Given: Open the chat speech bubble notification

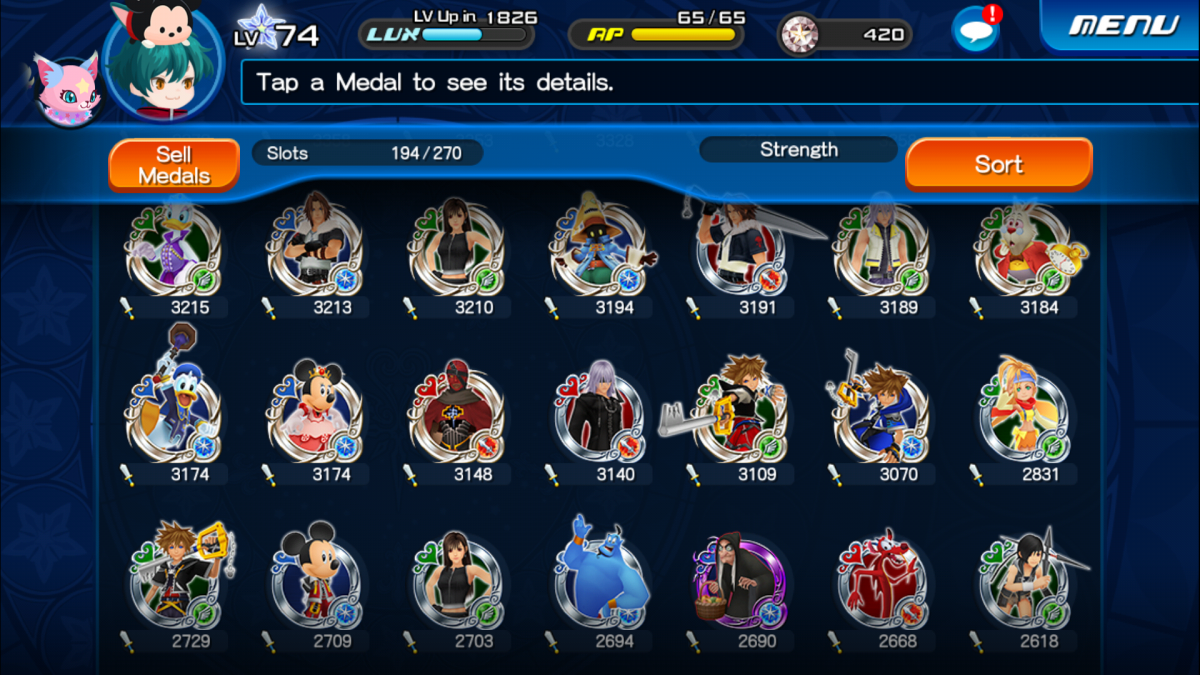Looking at the screenshot, I should point(975,29).
